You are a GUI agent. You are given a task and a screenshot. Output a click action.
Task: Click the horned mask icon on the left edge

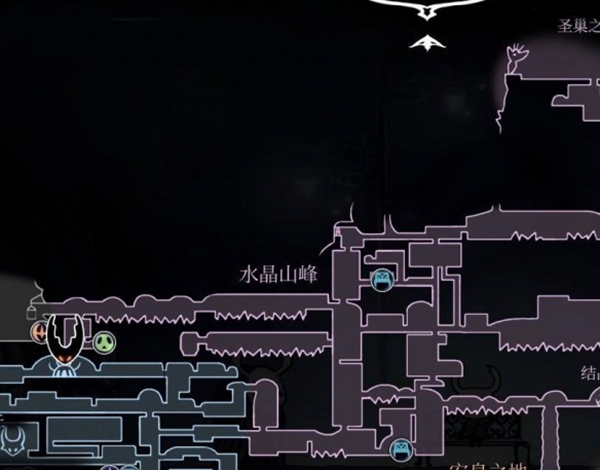click(10, 439)
